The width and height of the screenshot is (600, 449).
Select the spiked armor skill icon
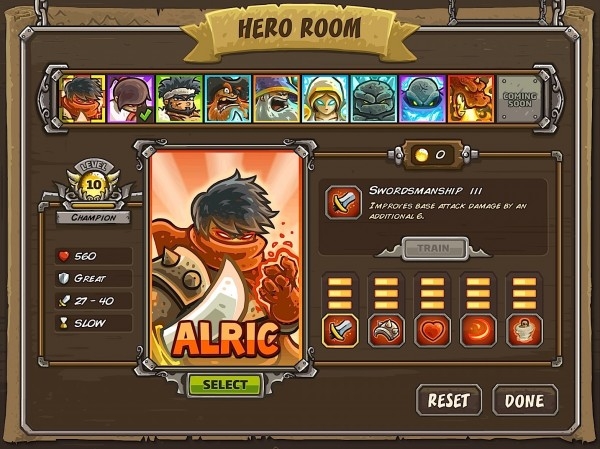[386, 330]
